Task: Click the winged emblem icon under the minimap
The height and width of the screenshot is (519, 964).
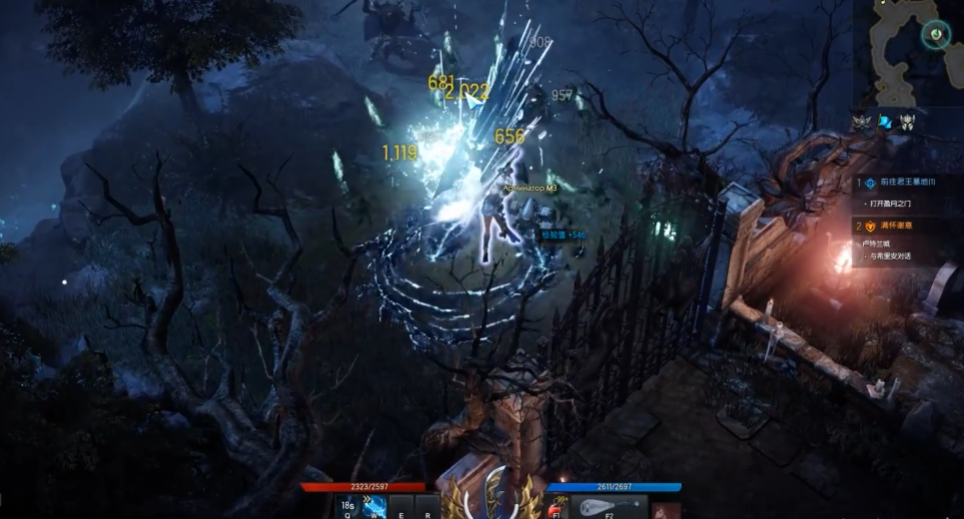Action: coord(862,122)
